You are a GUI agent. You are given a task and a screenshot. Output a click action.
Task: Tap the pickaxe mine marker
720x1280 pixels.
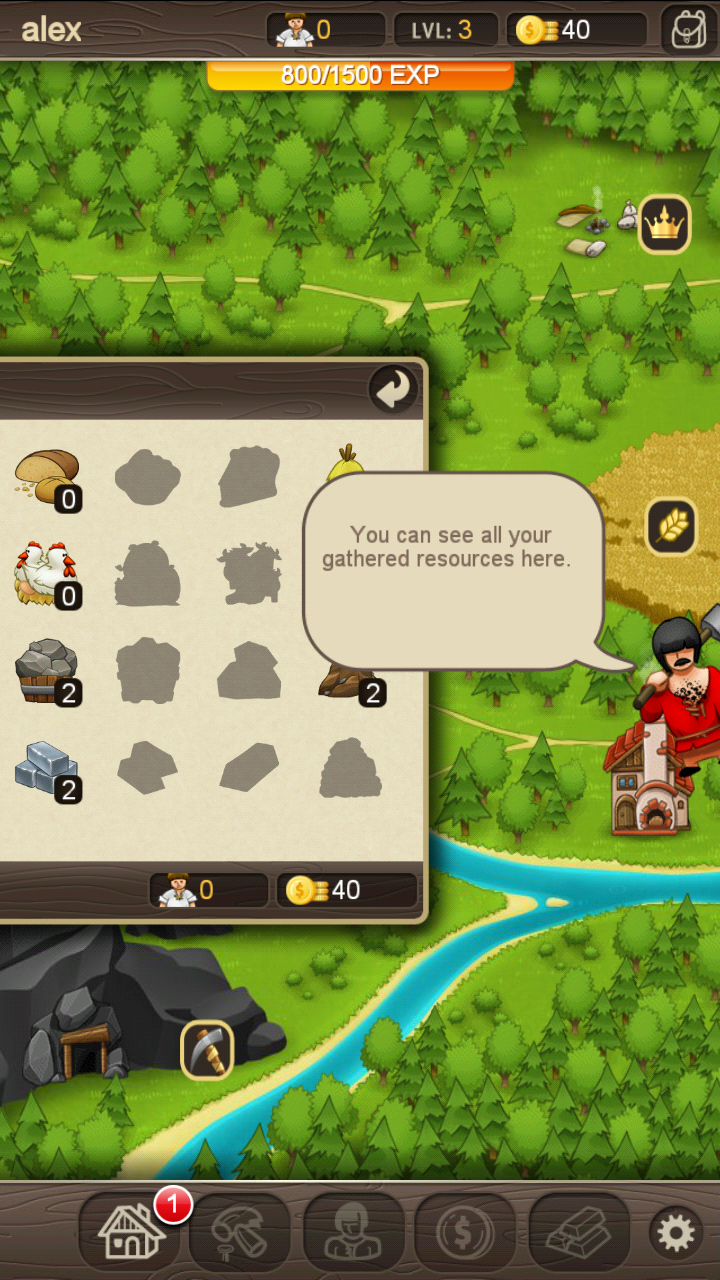click(207, 1050)
